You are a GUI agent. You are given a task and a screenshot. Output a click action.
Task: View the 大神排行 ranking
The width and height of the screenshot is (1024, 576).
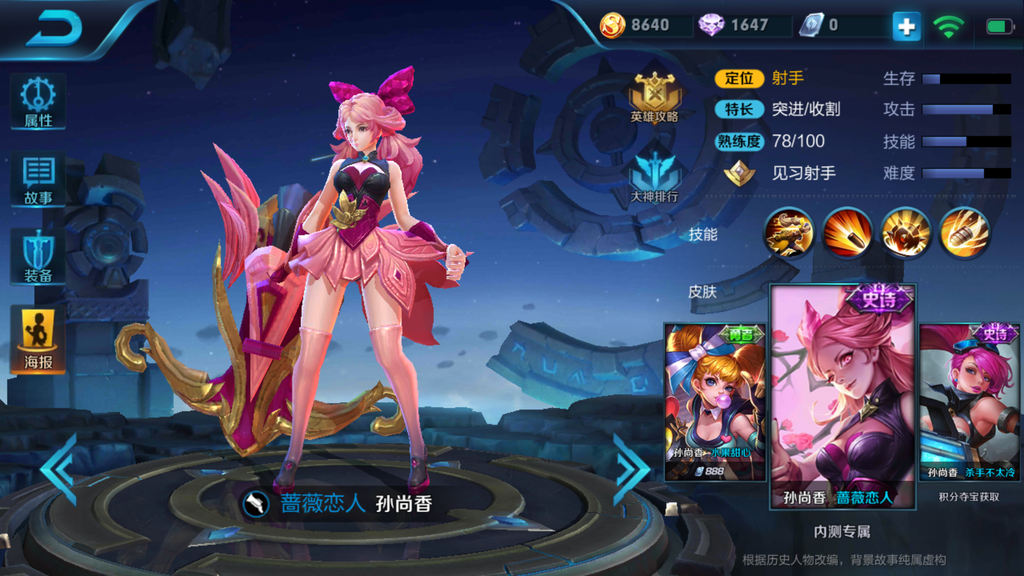pyautogui.click(x=655, y=176)
